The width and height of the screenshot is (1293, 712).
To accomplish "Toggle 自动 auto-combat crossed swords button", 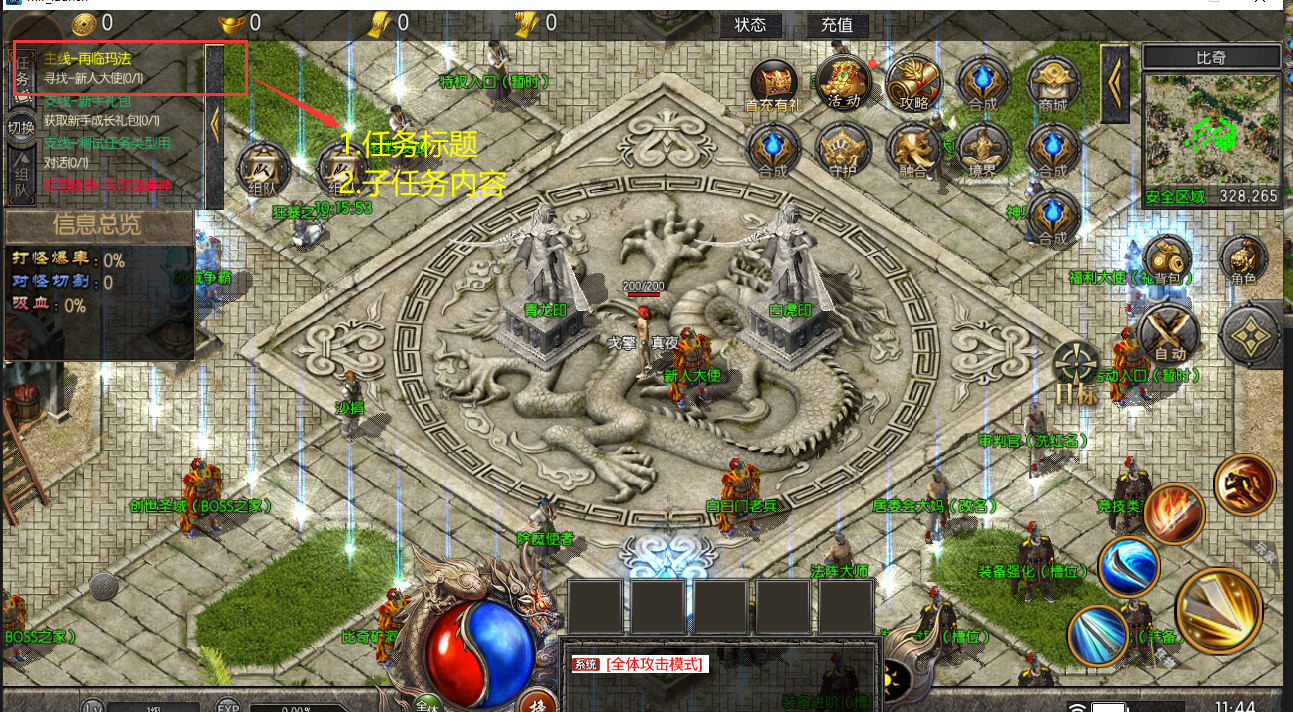I will (x=1170, y=331).
